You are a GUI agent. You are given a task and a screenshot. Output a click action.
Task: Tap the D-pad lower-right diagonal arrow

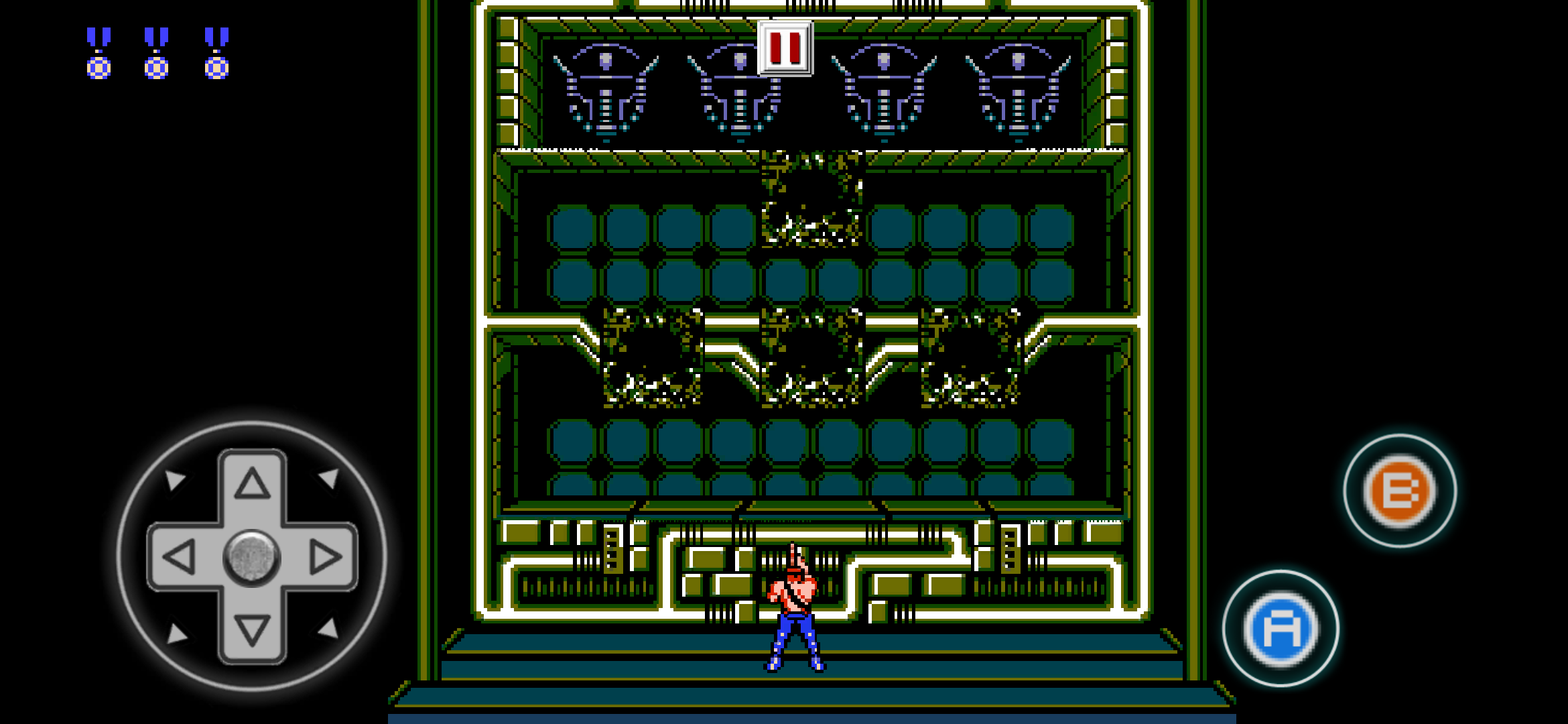(328, 629)
